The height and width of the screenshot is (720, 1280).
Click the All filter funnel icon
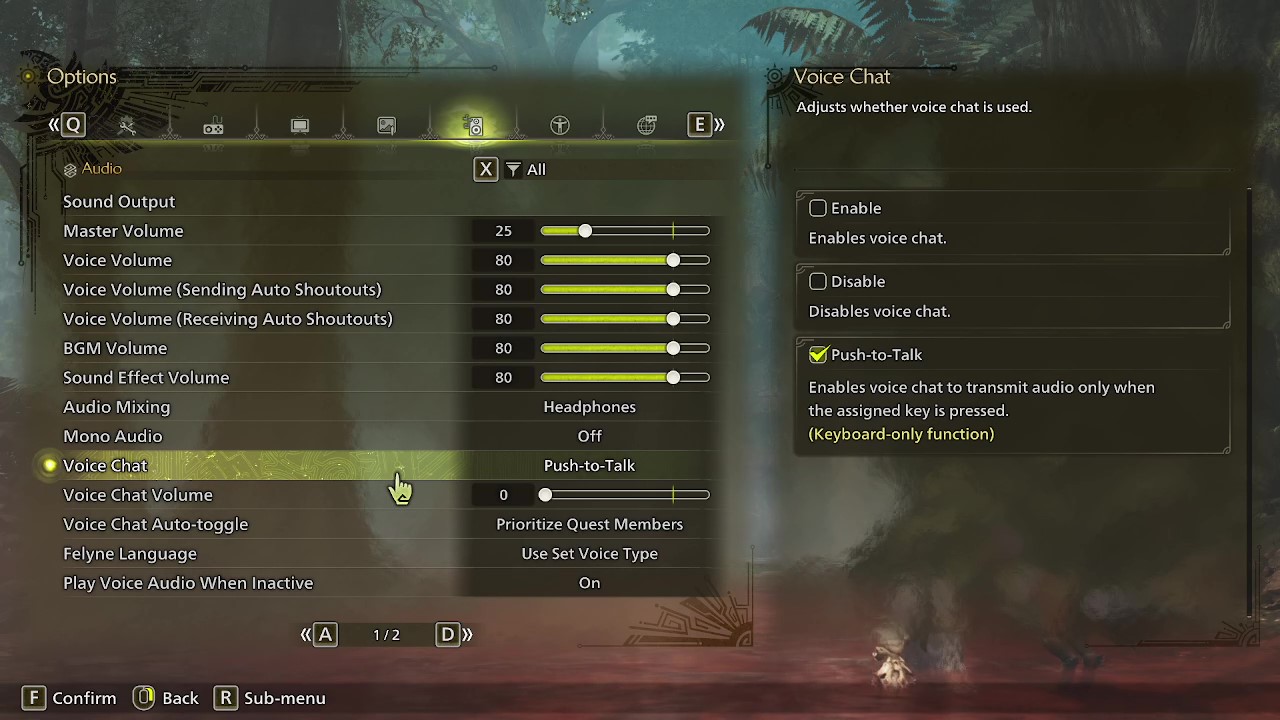pyautogui.click(x=513, y=169)
